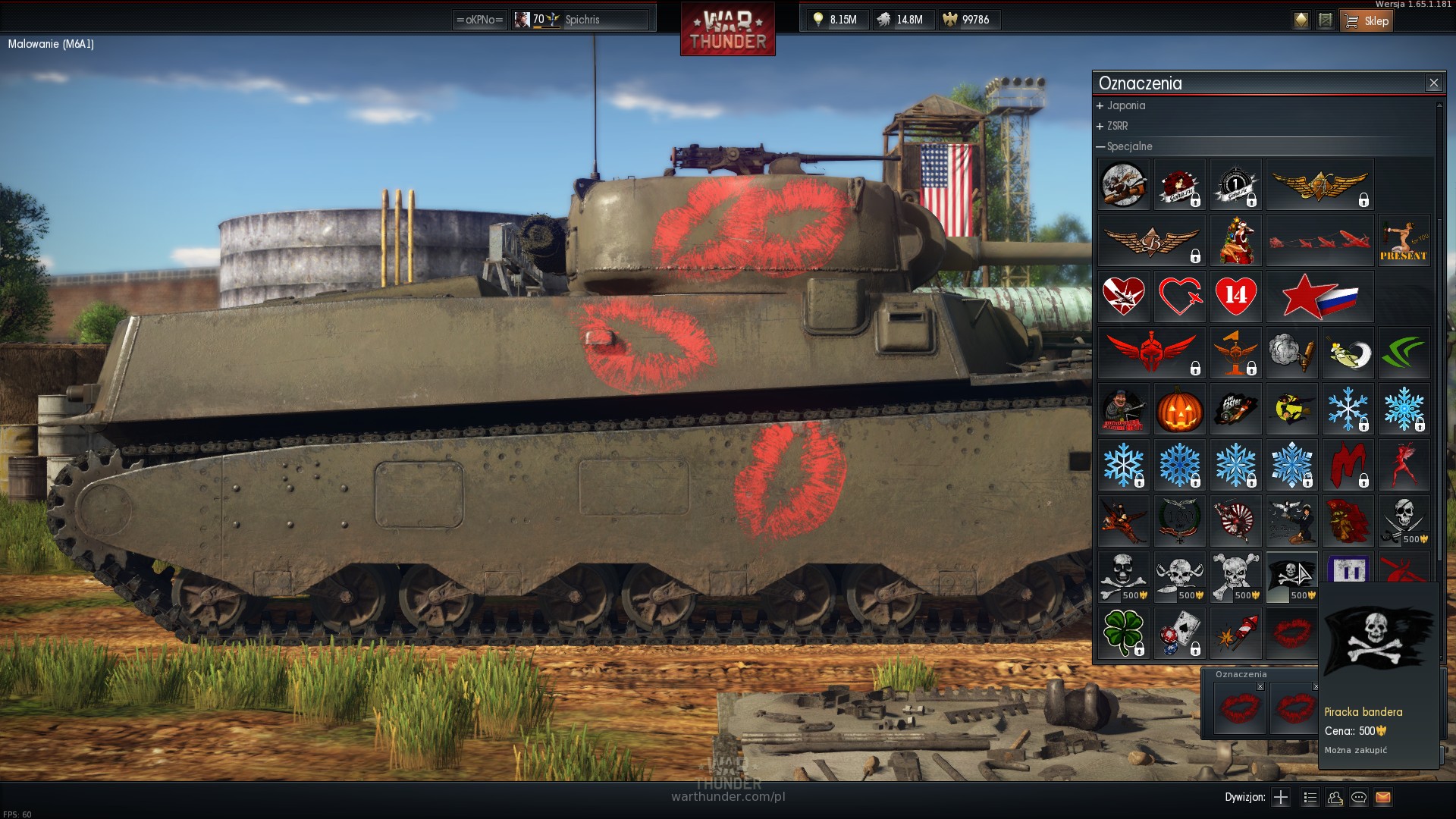Viewport: 1456px width, 819px height.
Task: Add a squad member with plus button
Action: tap(1280, 797)
